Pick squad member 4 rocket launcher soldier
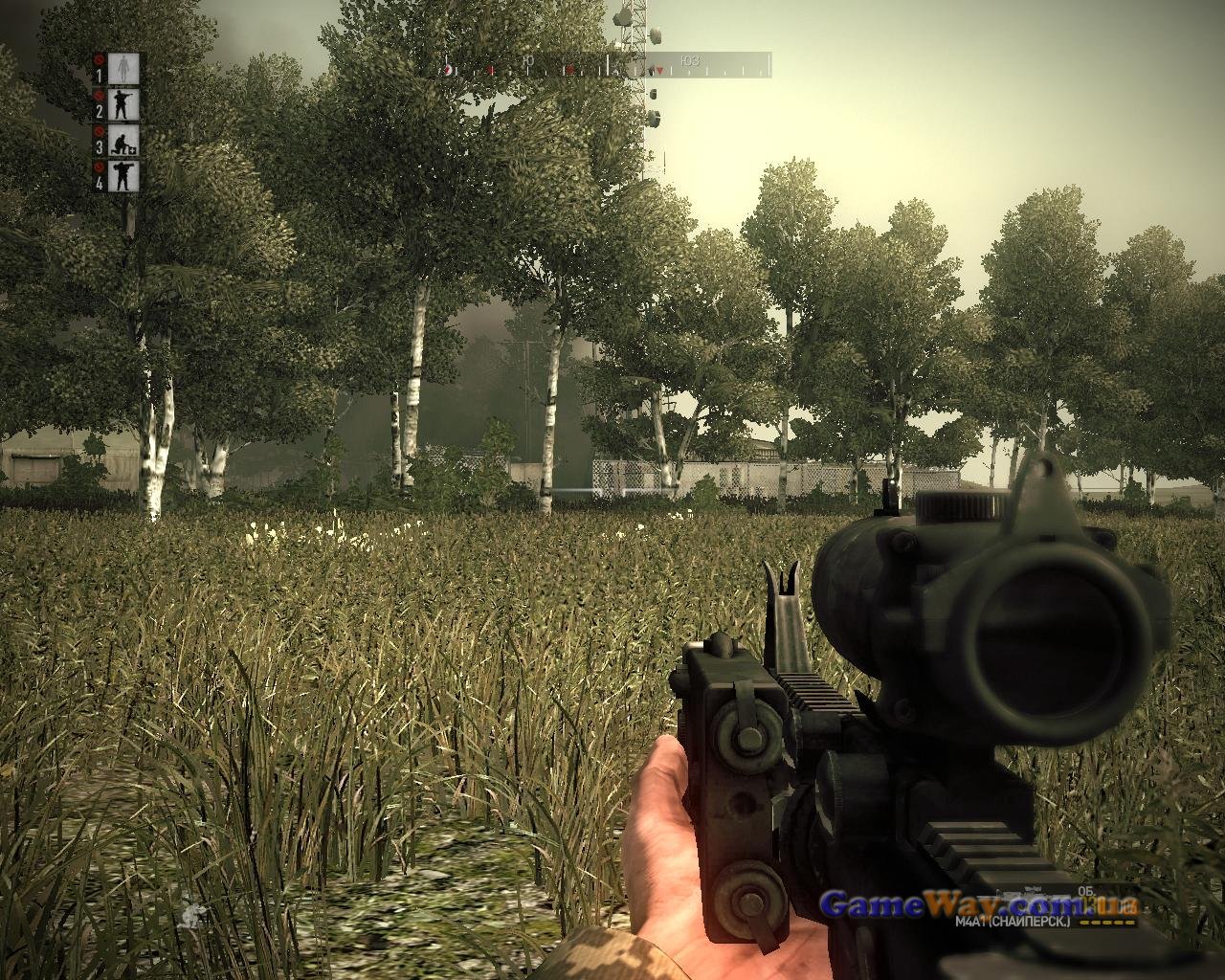Viewport: 1225px width, 980px height. tap(125, 175)
